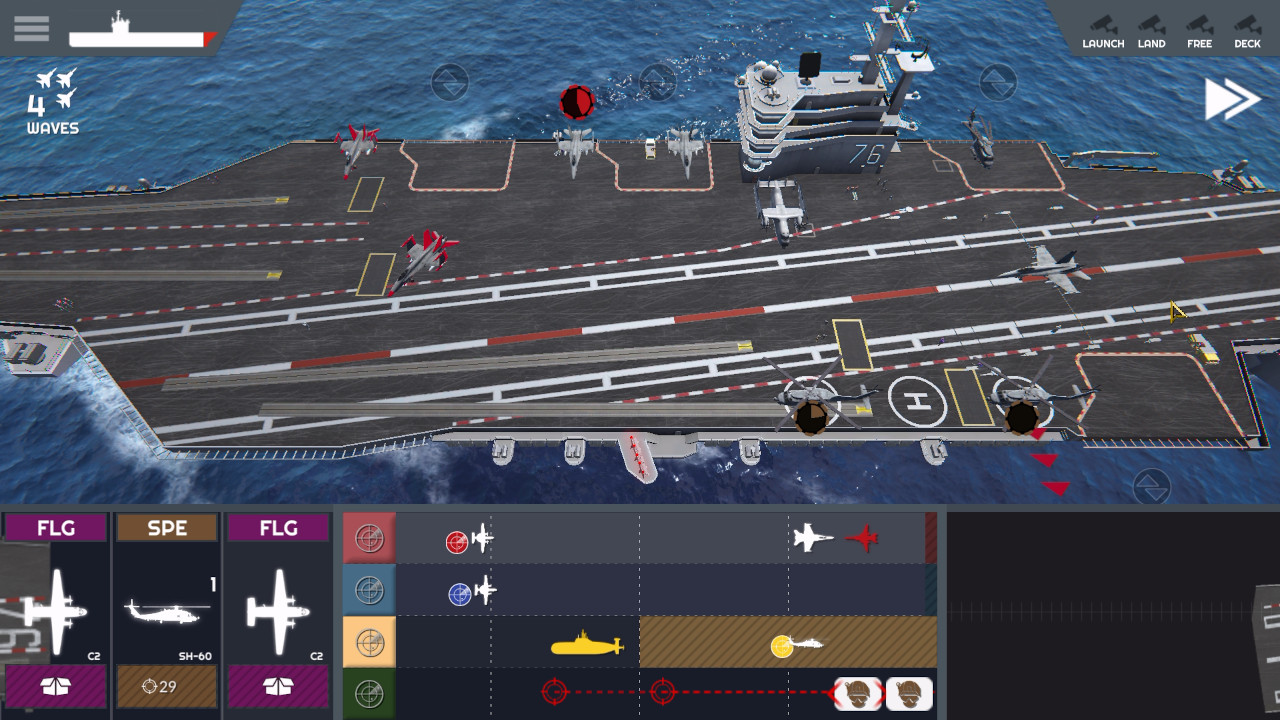Toggle the DECK camera mode

[x=1246, y=30]
